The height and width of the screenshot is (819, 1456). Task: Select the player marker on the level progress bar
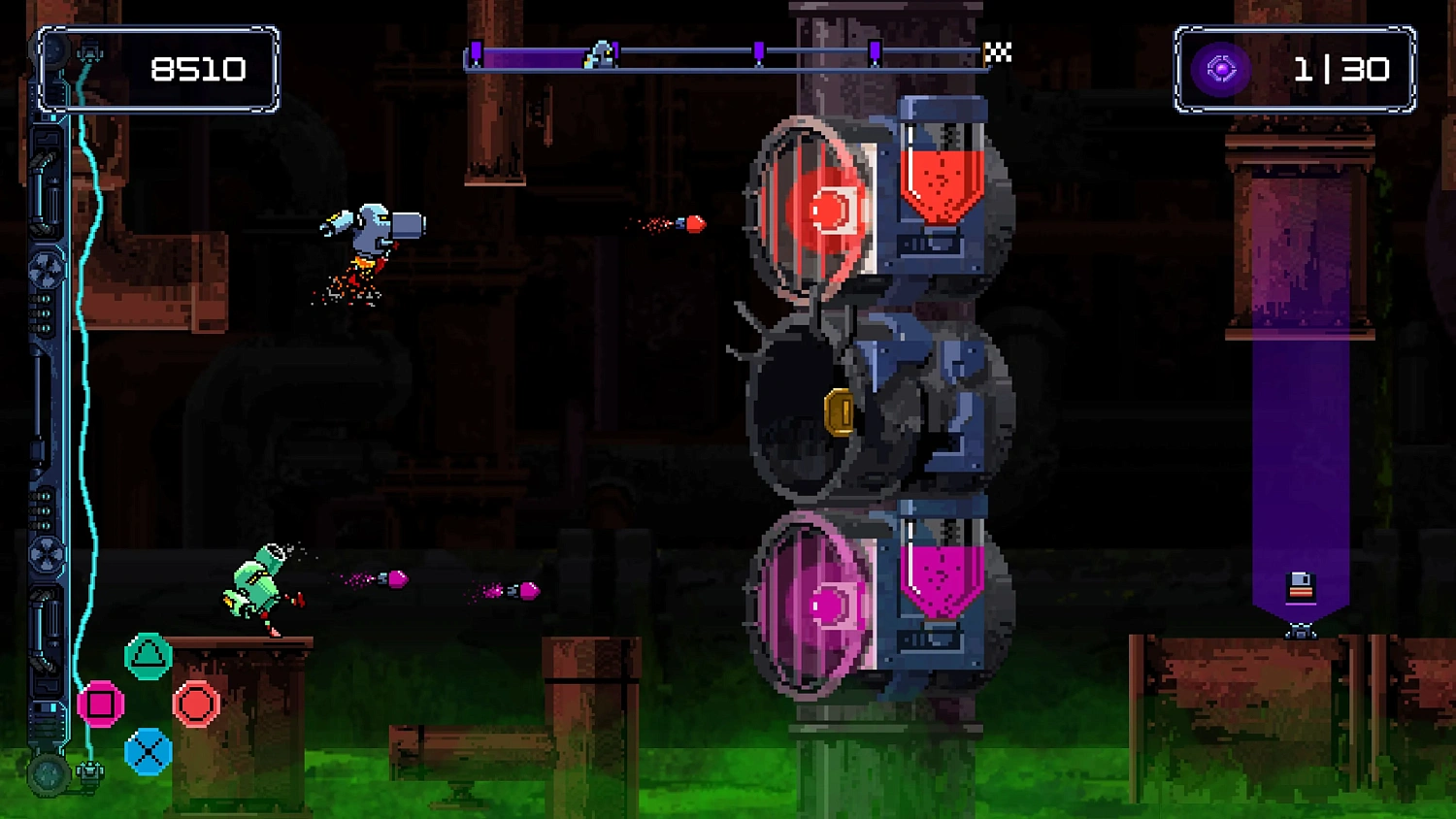coord(600,55)
